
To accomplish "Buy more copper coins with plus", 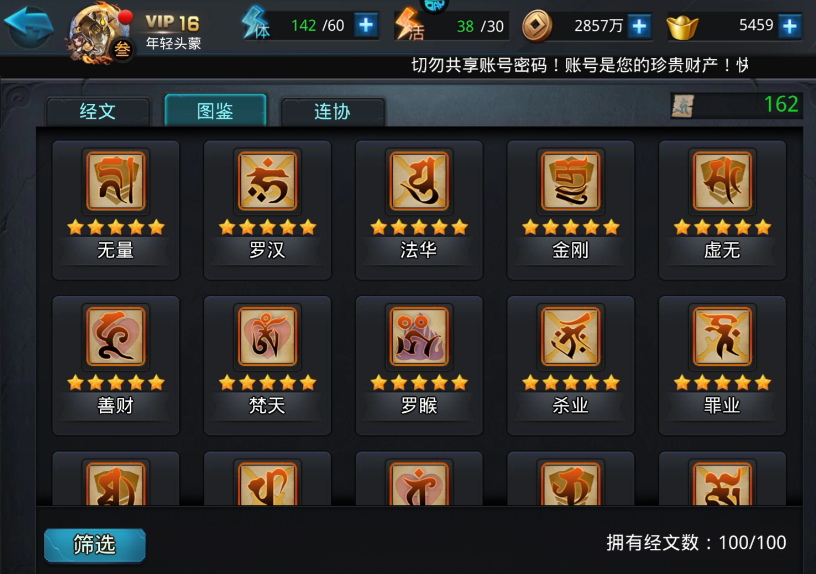I will (640, 26).
